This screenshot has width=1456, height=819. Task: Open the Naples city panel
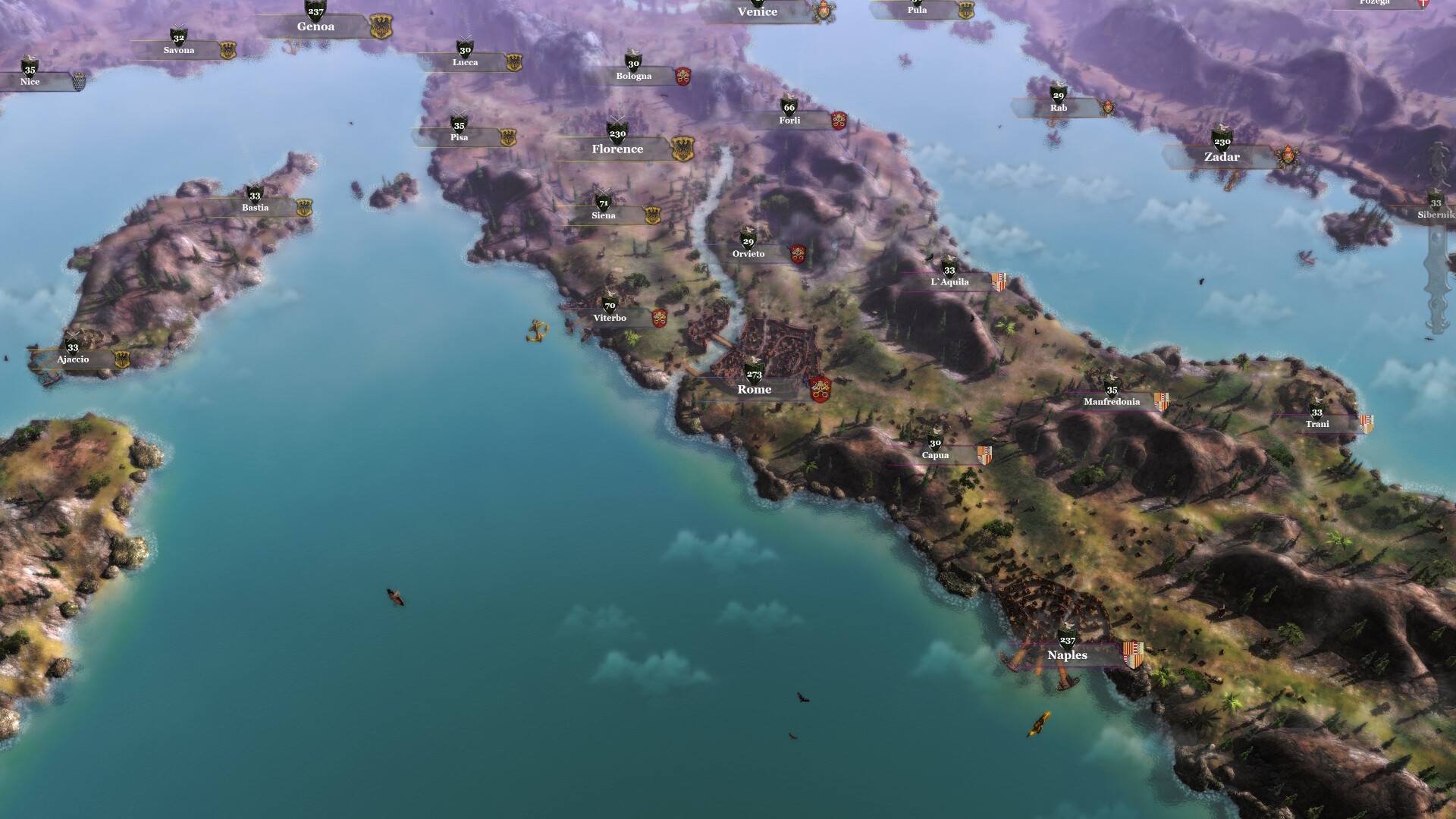click(x=1068, y=655)
